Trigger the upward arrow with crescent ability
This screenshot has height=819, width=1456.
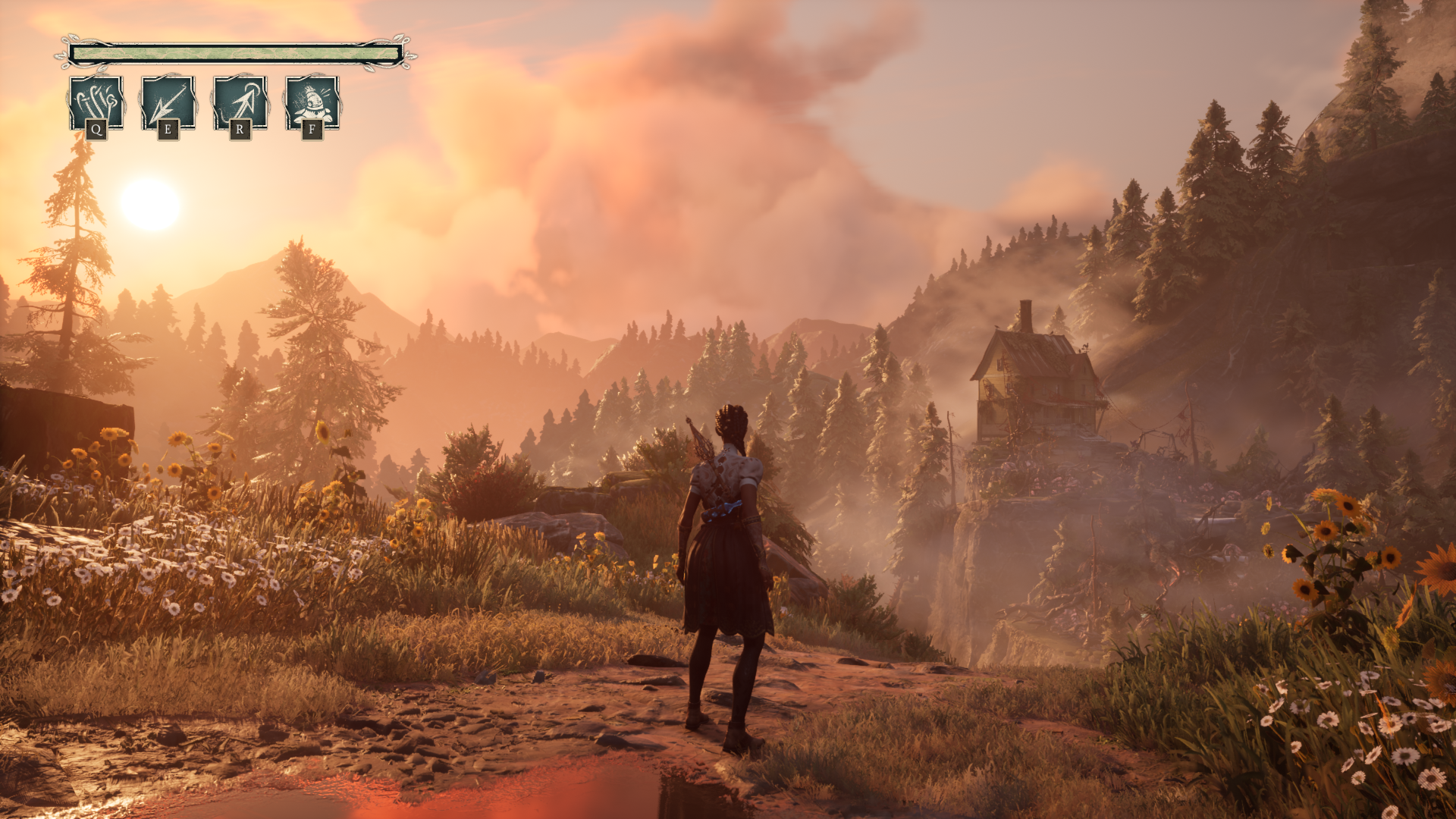(240, 103)
